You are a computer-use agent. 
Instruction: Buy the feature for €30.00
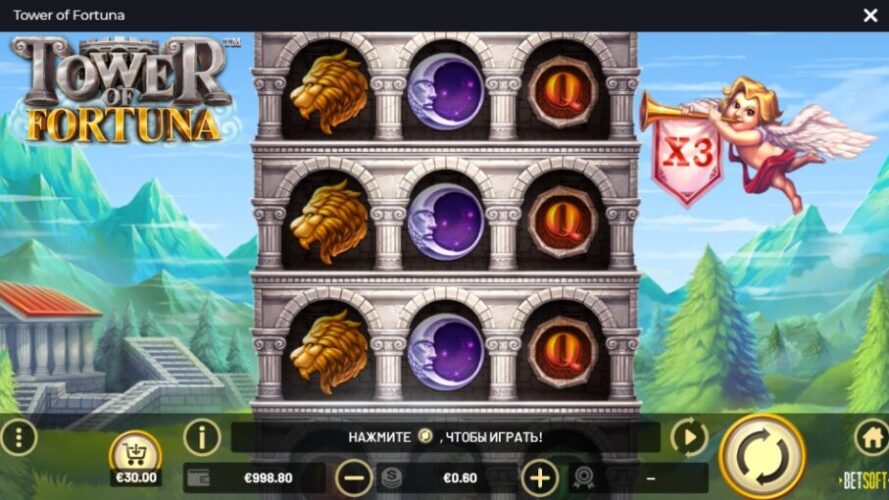[134, 459]
